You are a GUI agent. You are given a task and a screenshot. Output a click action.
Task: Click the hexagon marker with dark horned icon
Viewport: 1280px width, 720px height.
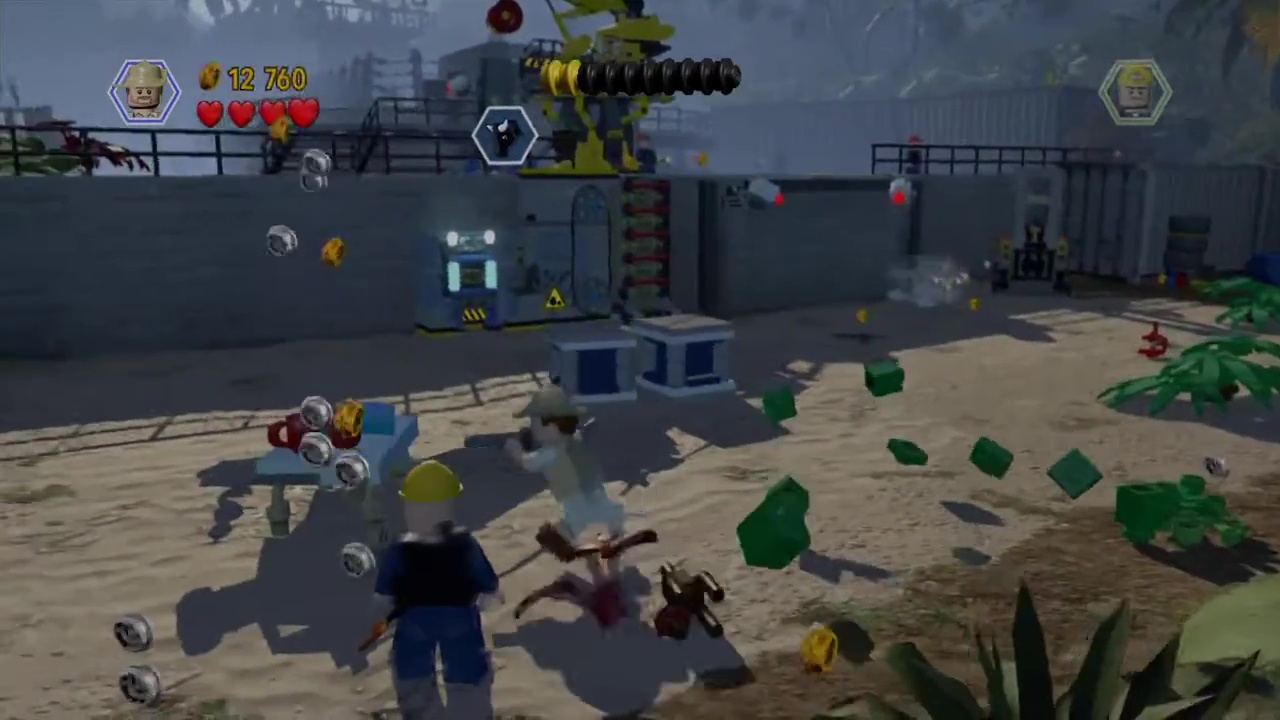505,135
